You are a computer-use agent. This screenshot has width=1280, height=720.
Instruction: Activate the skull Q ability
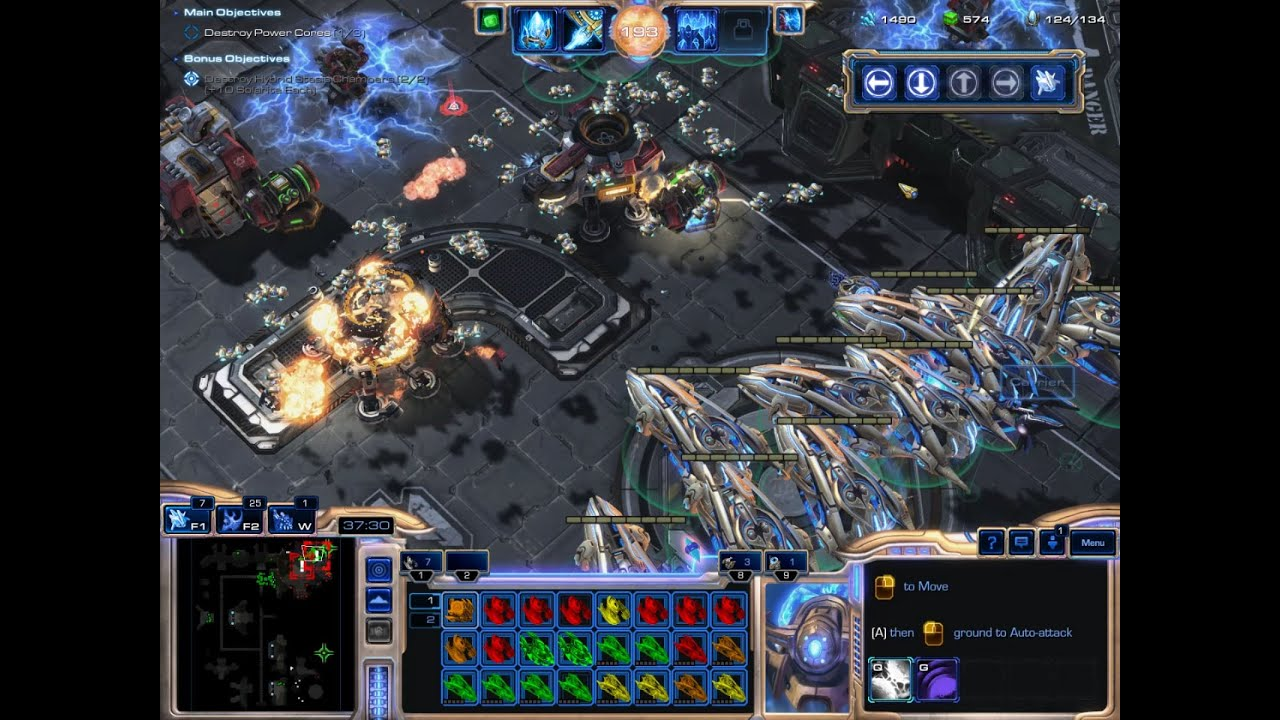891,679
